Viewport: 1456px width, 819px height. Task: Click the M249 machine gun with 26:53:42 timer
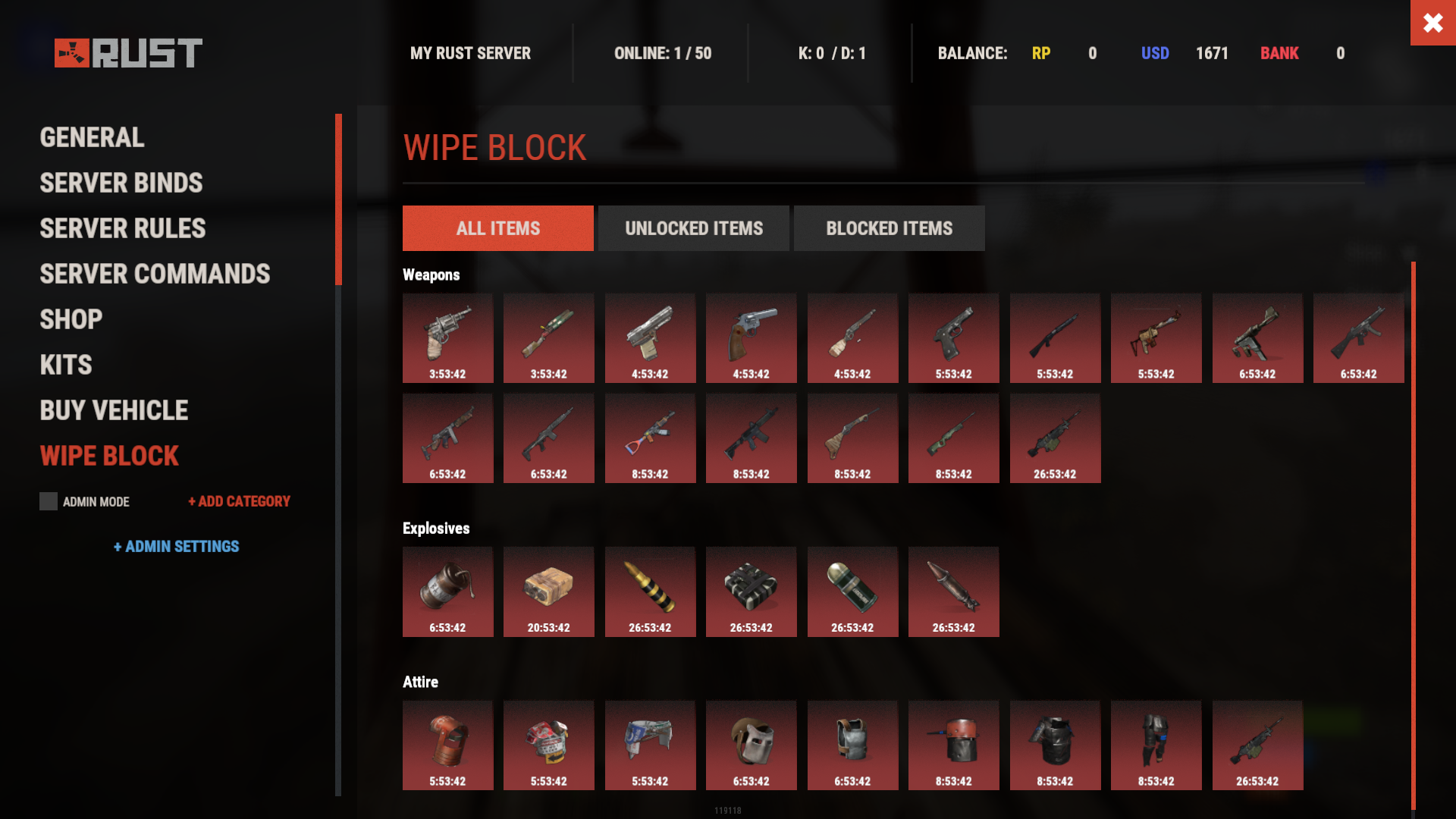[1055, 438]
